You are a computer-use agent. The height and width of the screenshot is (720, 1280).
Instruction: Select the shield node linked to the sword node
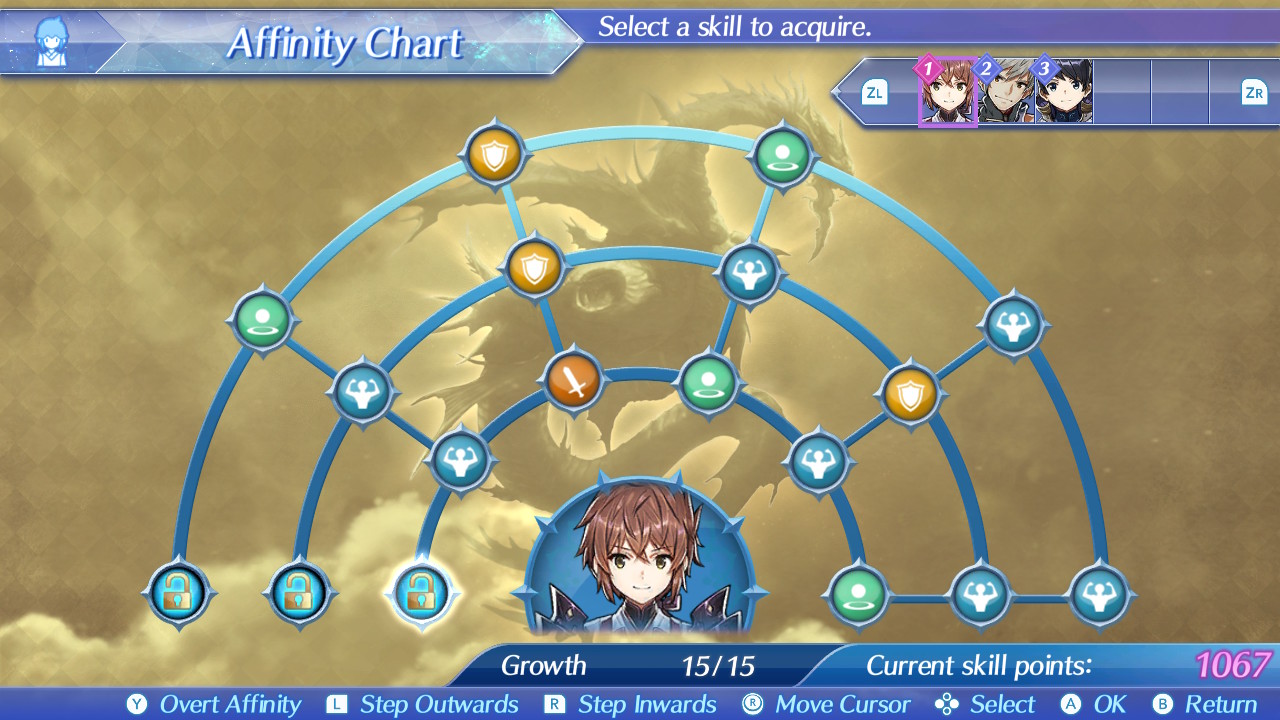tap(535, 268)
